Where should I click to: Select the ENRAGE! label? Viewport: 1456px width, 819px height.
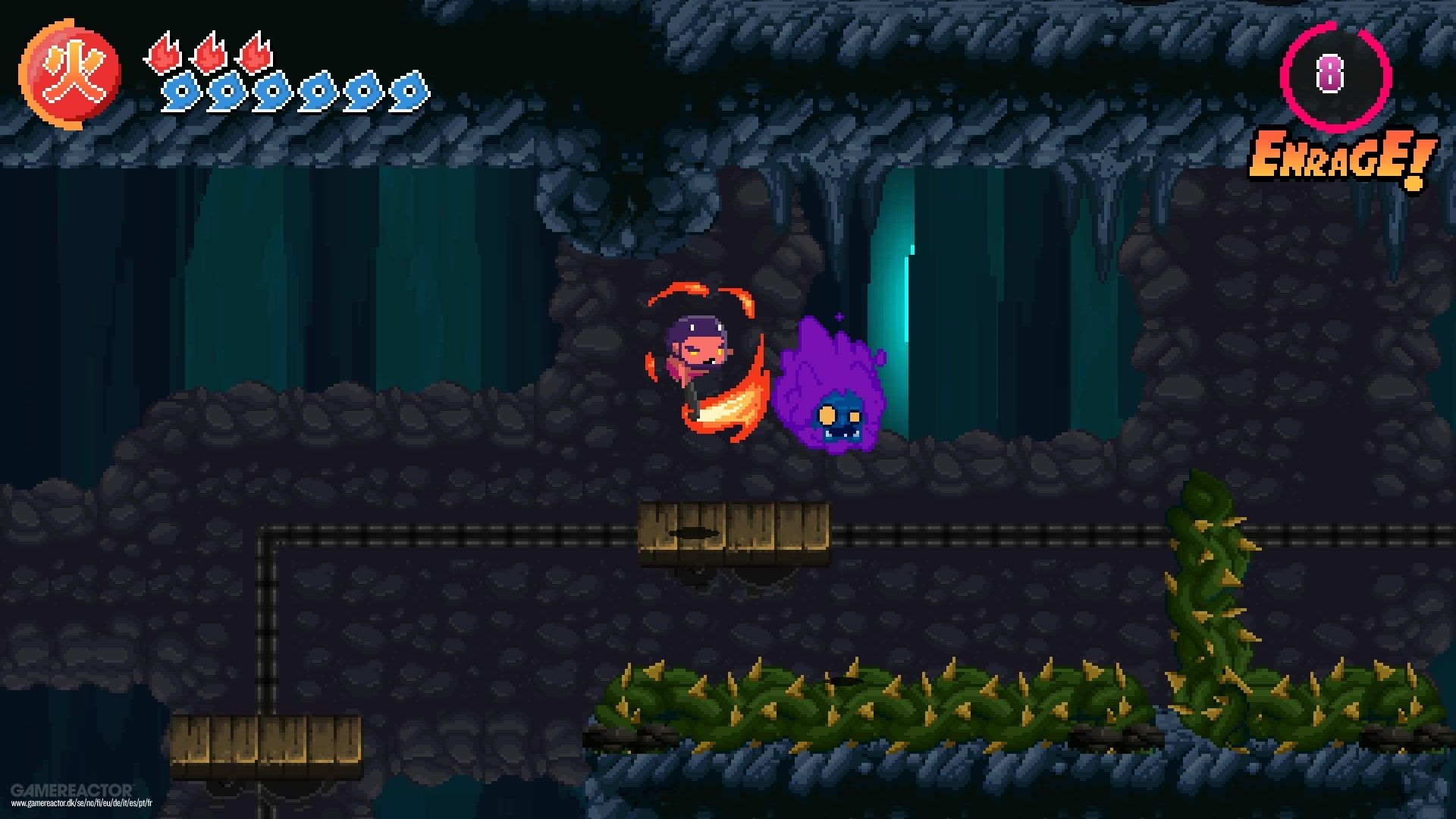(1342, 155)
